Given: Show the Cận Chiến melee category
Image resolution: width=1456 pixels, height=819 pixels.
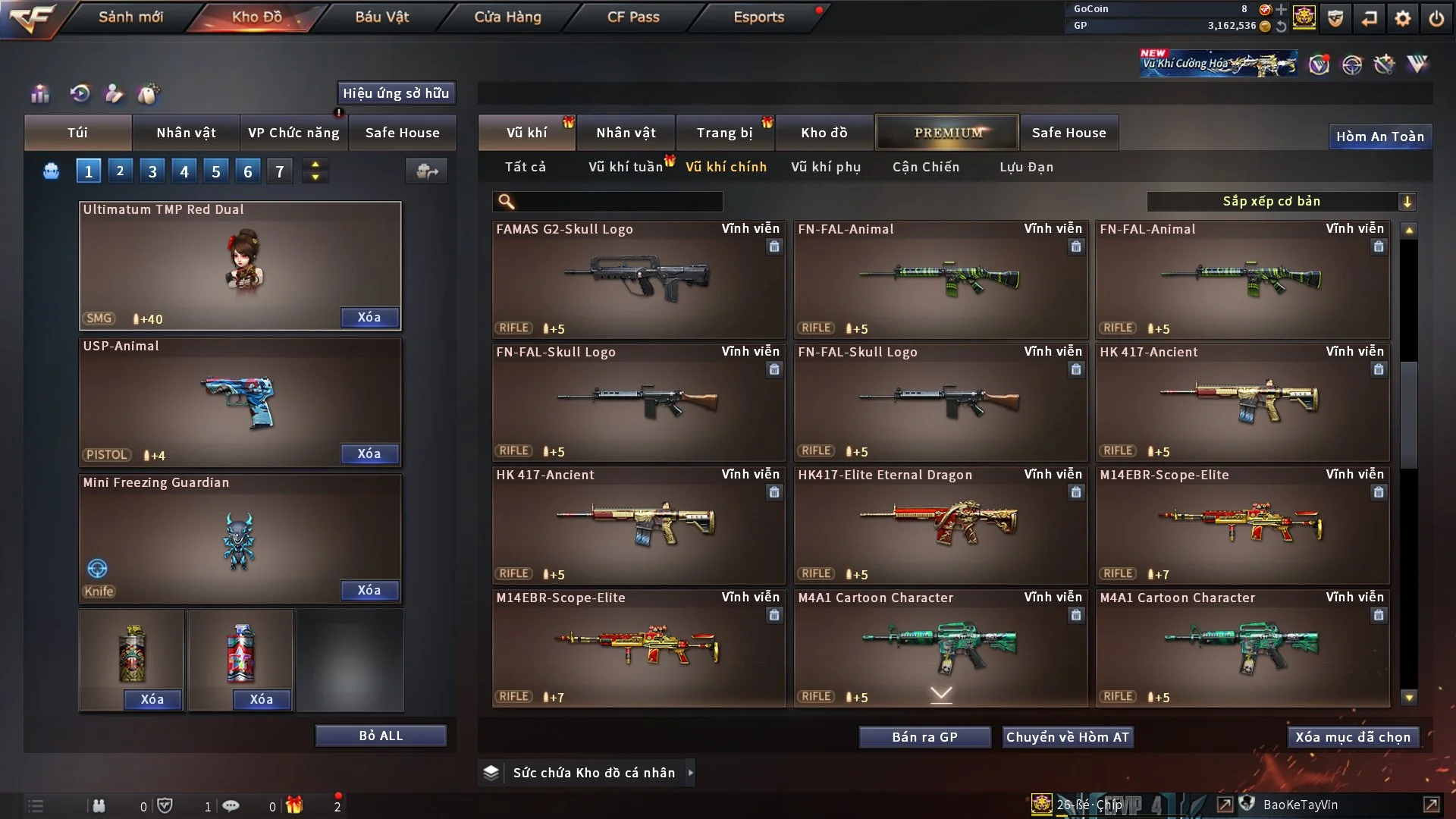Looking at the screenshot, I should point(925,167).
